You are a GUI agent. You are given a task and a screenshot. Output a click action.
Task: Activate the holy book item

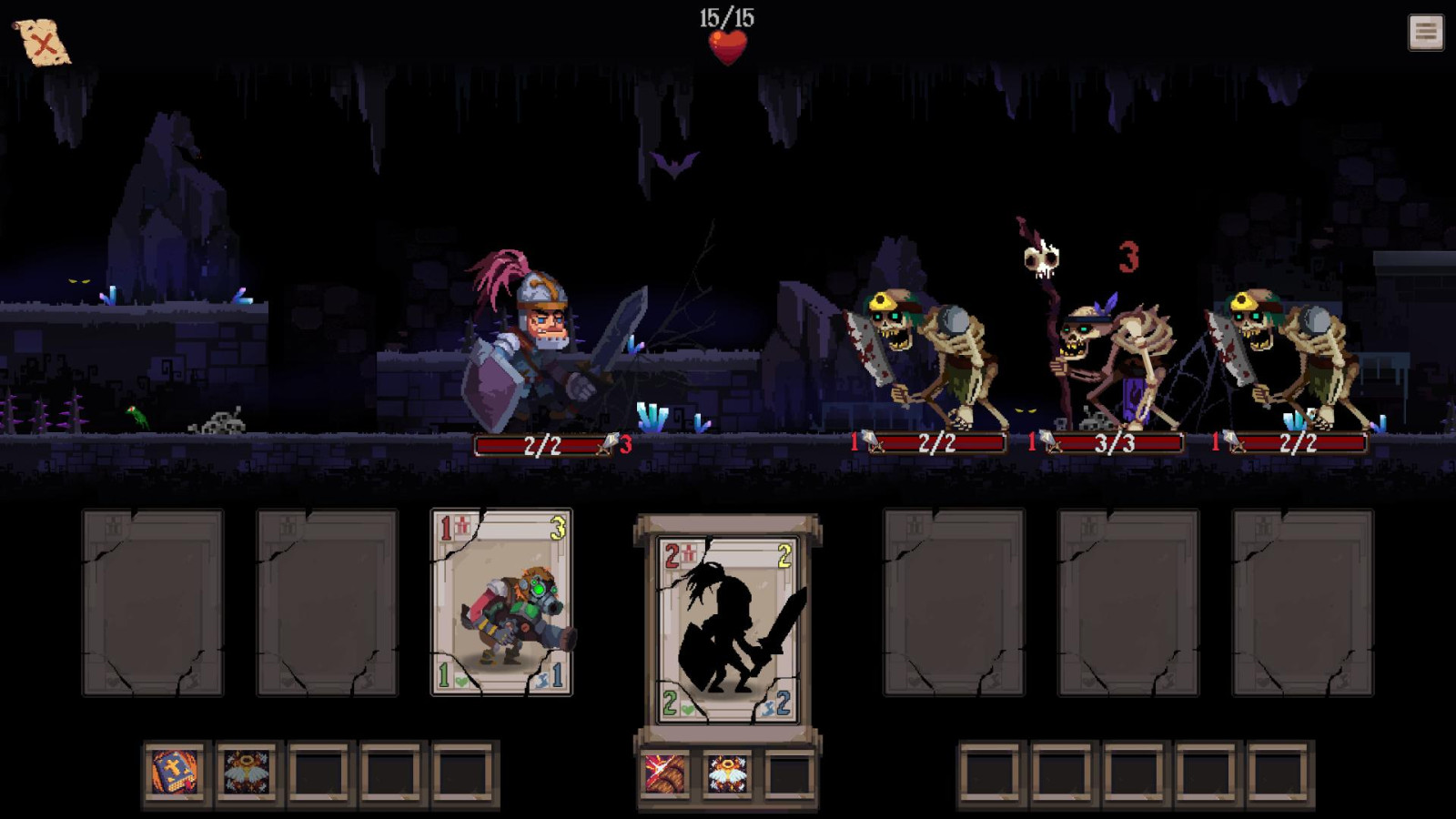point(175,773)
